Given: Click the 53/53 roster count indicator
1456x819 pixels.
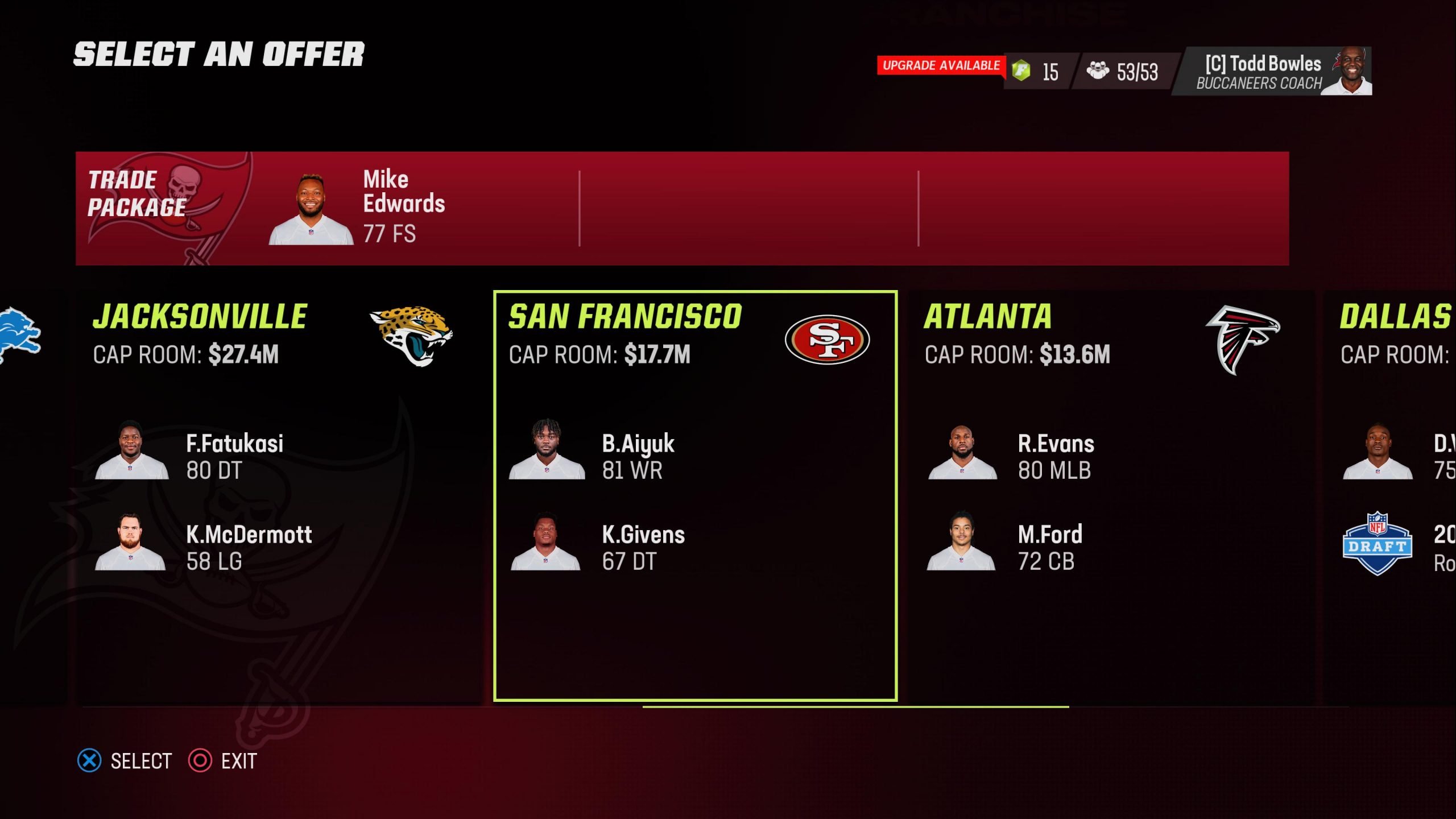Looking at the screenshot, I should [x=1122, y=72].
